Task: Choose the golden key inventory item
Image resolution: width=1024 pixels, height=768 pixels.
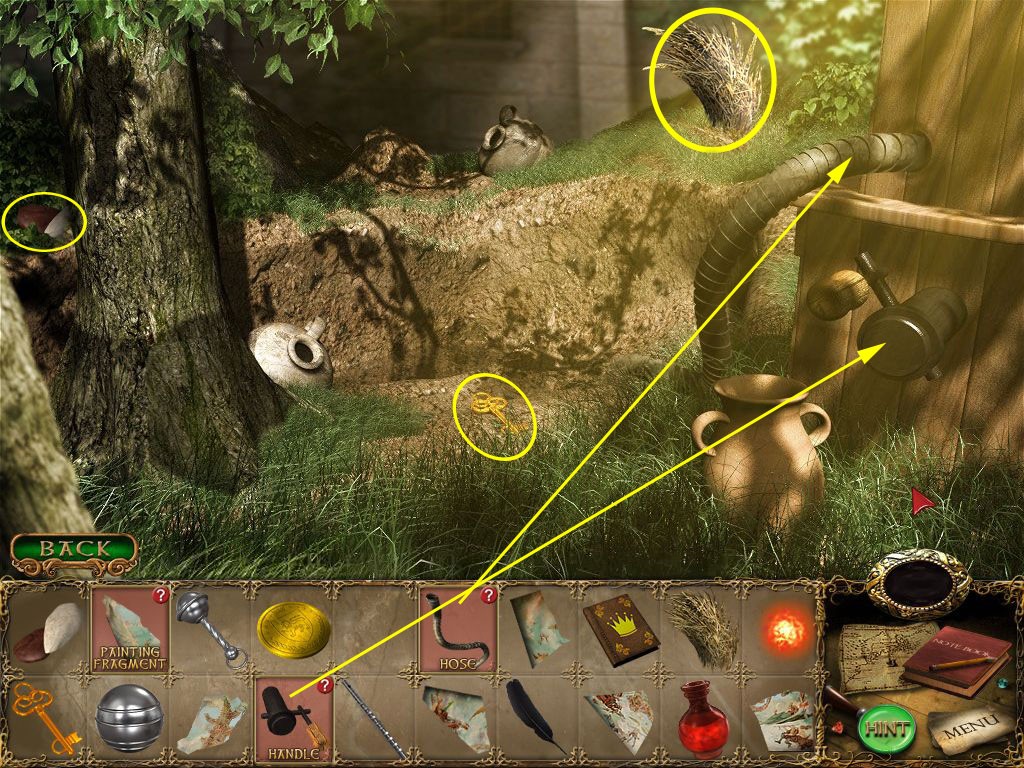Action: click(x=44, y=718)
